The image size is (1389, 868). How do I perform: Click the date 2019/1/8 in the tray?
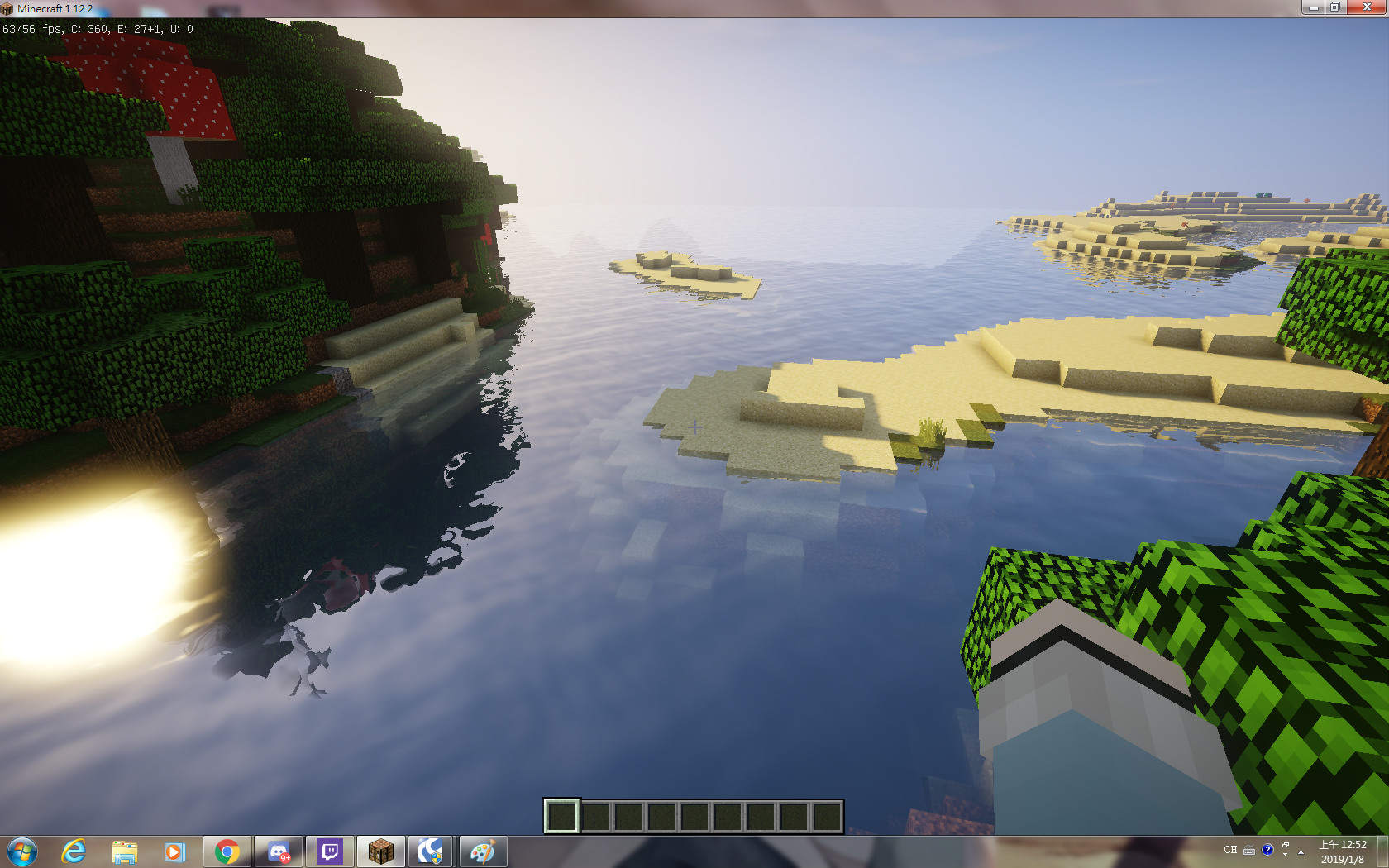(x=1343, y=859)
